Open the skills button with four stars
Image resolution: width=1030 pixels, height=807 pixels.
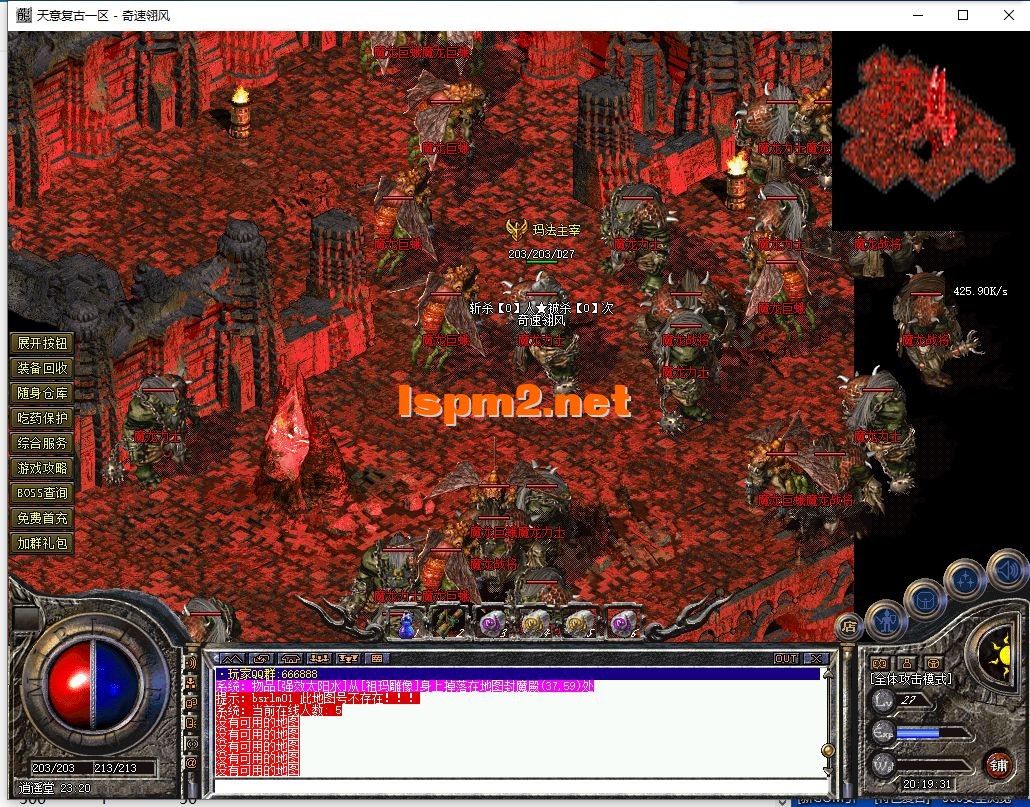pos(966,579)
